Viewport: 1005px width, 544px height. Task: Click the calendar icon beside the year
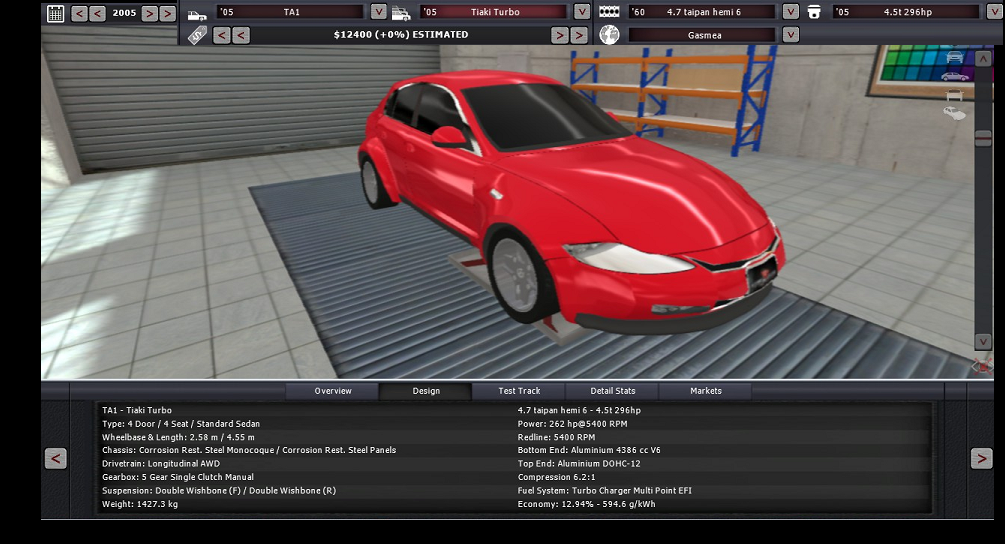[x=55, y=13]
